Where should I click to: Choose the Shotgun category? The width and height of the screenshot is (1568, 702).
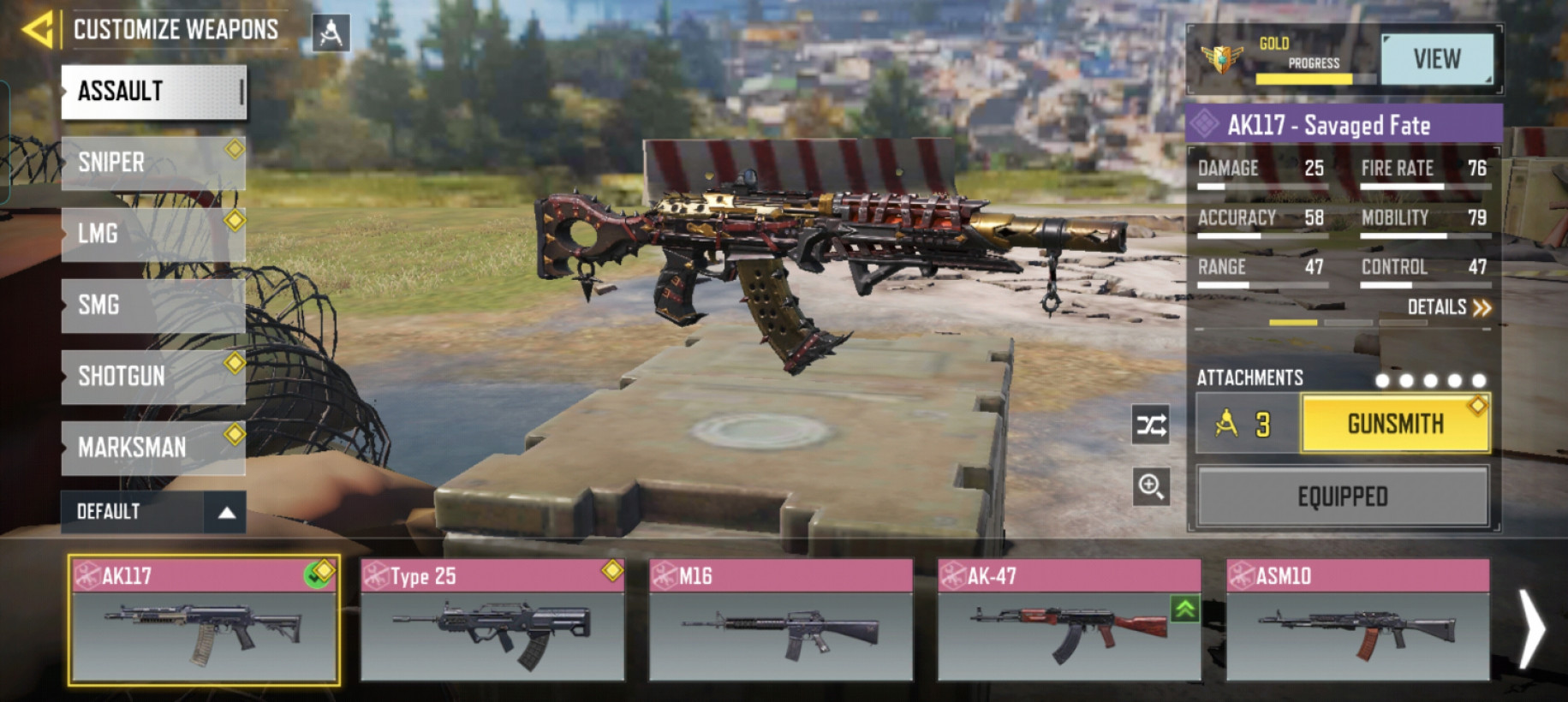(x=153, y=376)
